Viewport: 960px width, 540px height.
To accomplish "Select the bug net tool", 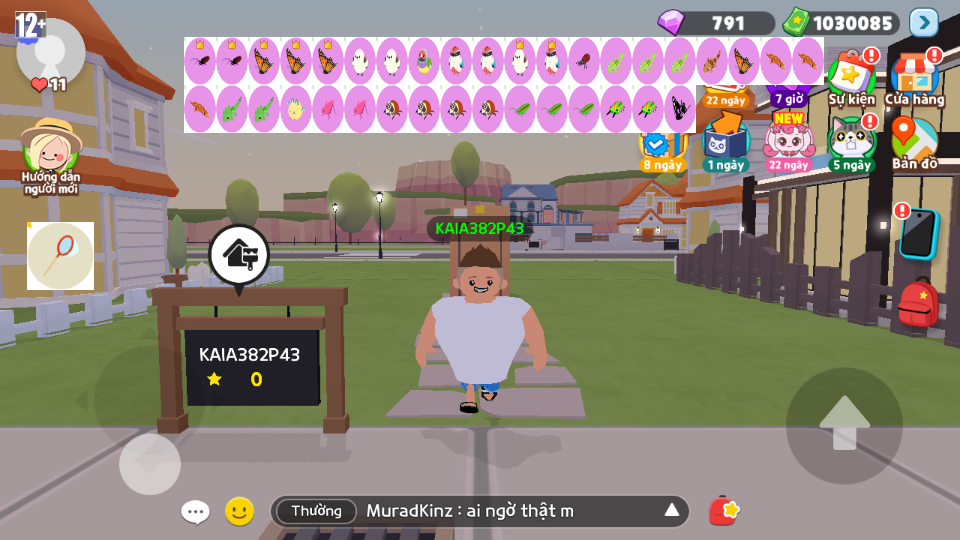I will click(60, 256).
